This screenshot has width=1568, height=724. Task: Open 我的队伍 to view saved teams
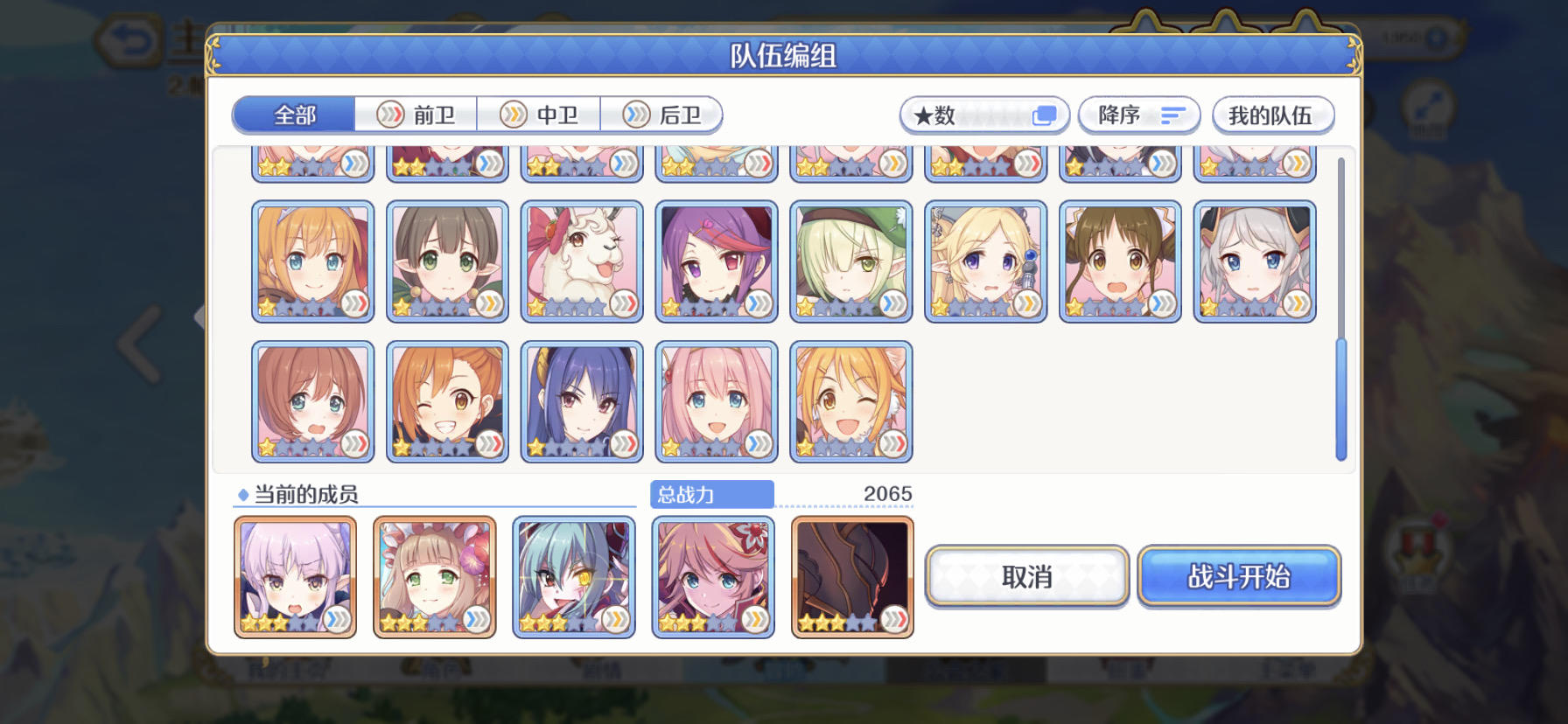[x=1271, y=115]
